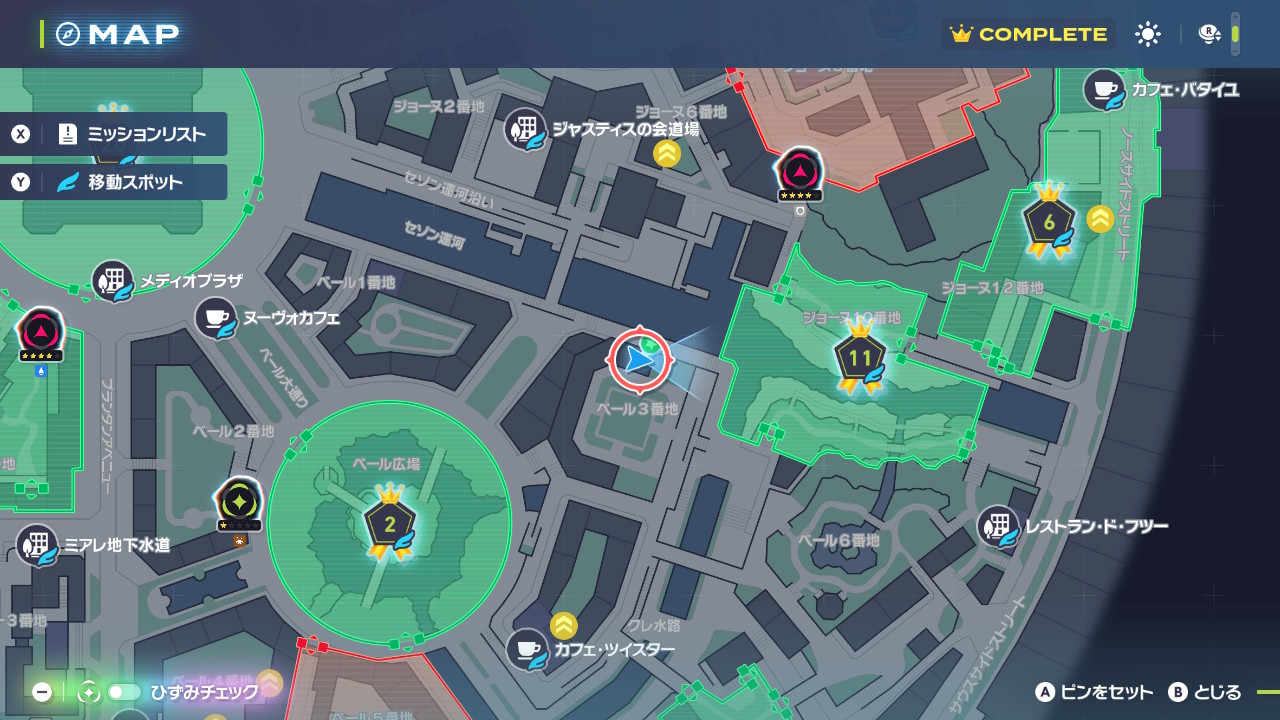Pick the ミアレ地下水道 map marker
This screenshot has width=1280, height=720.
coord(38,545)
